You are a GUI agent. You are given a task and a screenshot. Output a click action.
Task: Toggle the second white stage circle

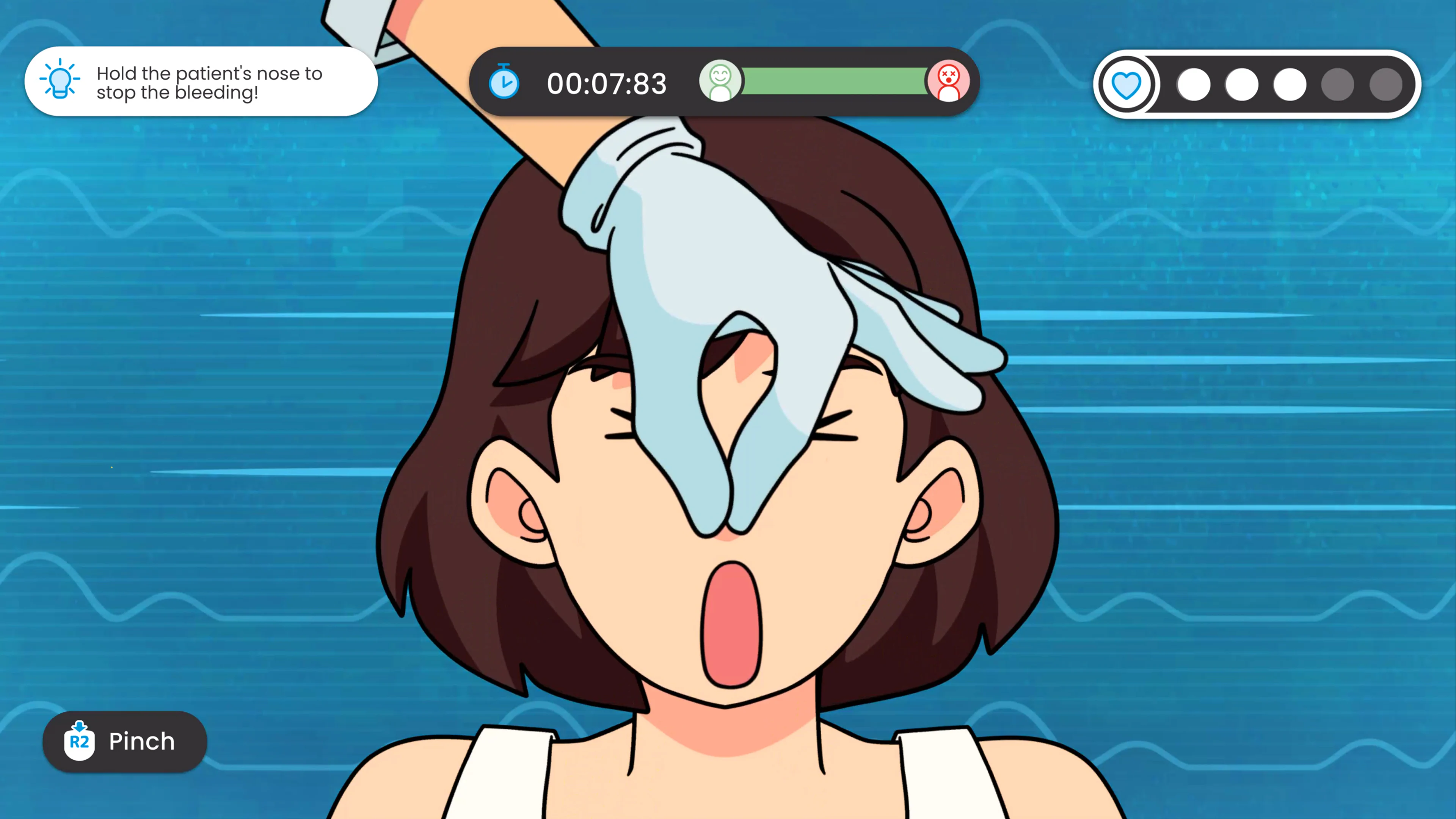(1243, 85)
